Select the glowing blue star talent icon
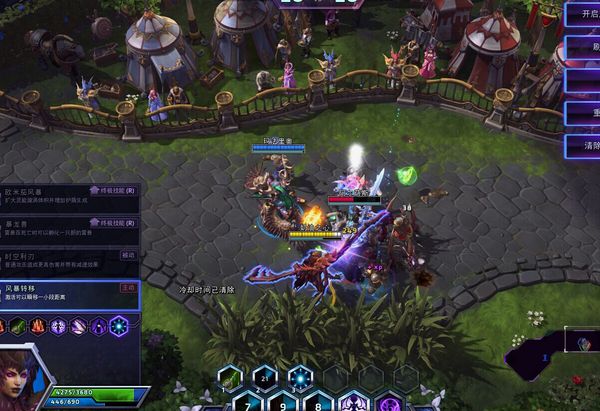 (x=119, y=326)
